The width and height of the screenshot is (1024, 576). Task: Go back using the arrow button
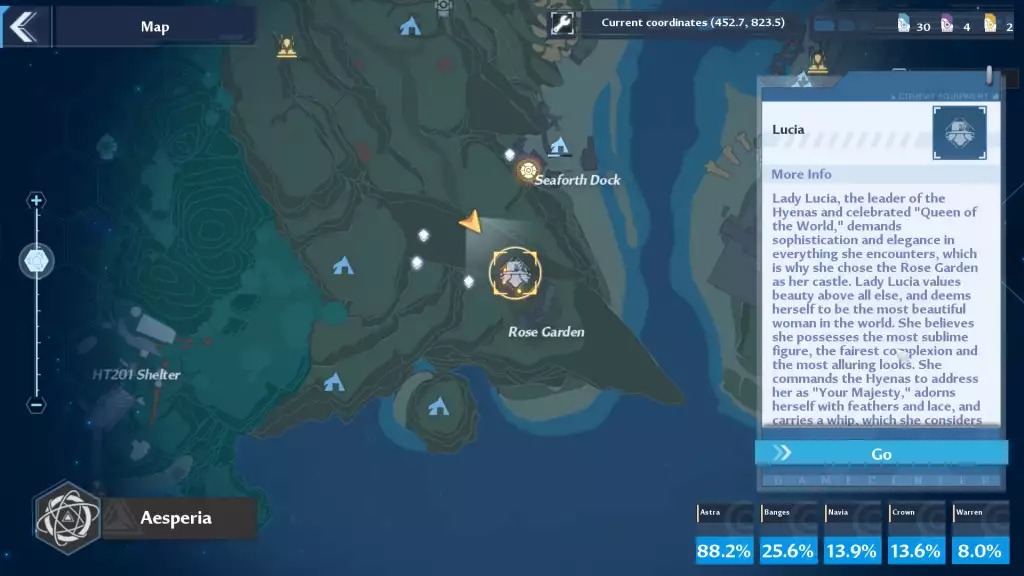[23, 26]
